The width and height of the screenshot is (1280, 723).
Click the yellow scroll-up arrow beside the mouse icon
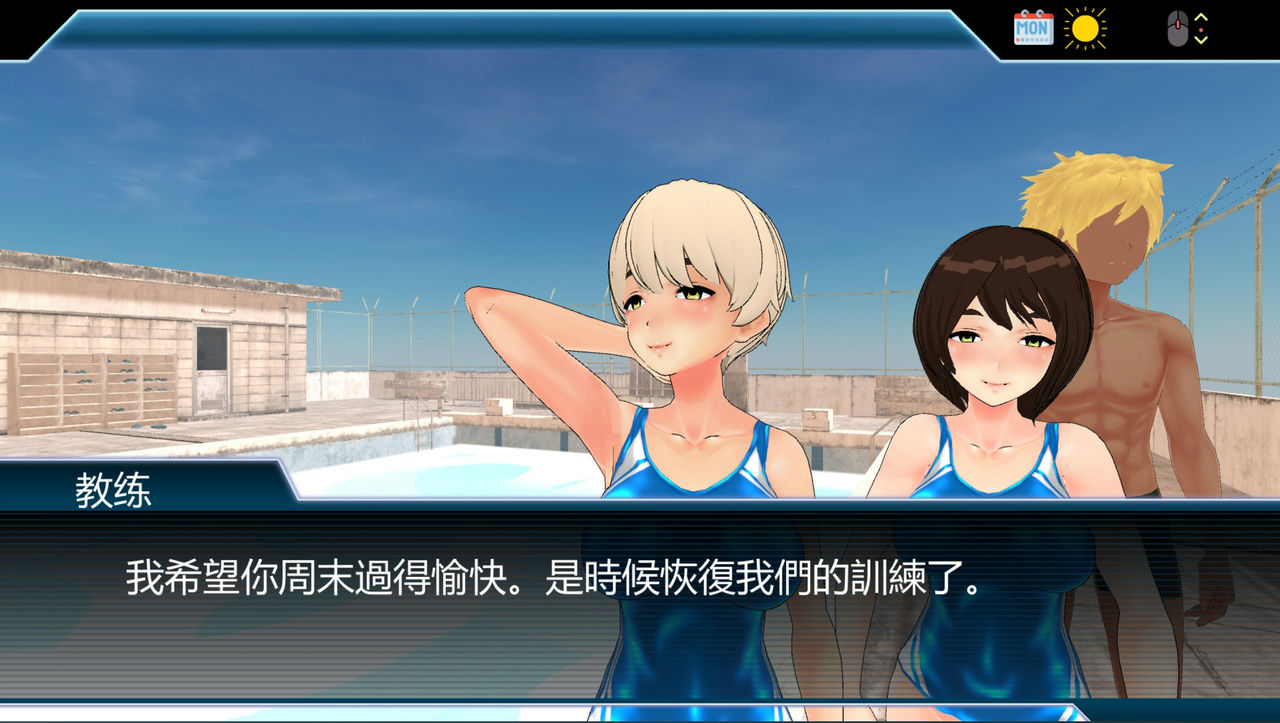tap(1201, 17)
